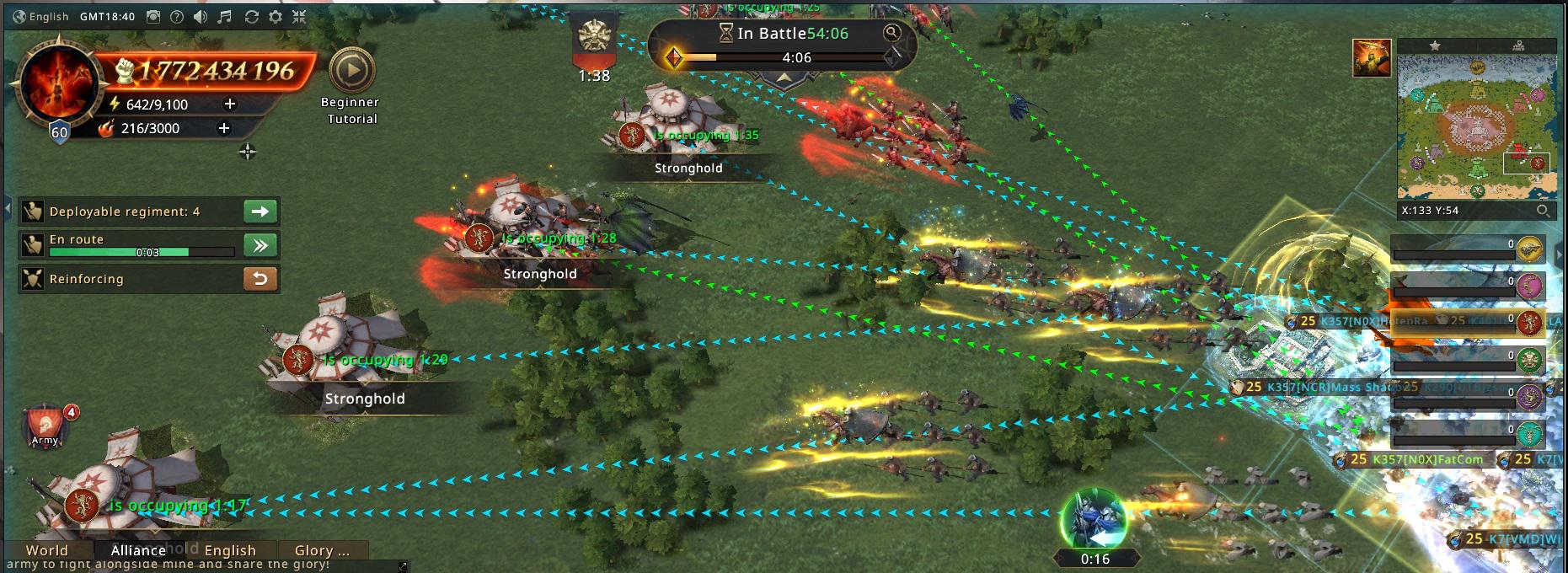The height and width of the screenshot is (573, 1568).
Task: Take a screenshot with the camera icon
Action: [153, 17]
